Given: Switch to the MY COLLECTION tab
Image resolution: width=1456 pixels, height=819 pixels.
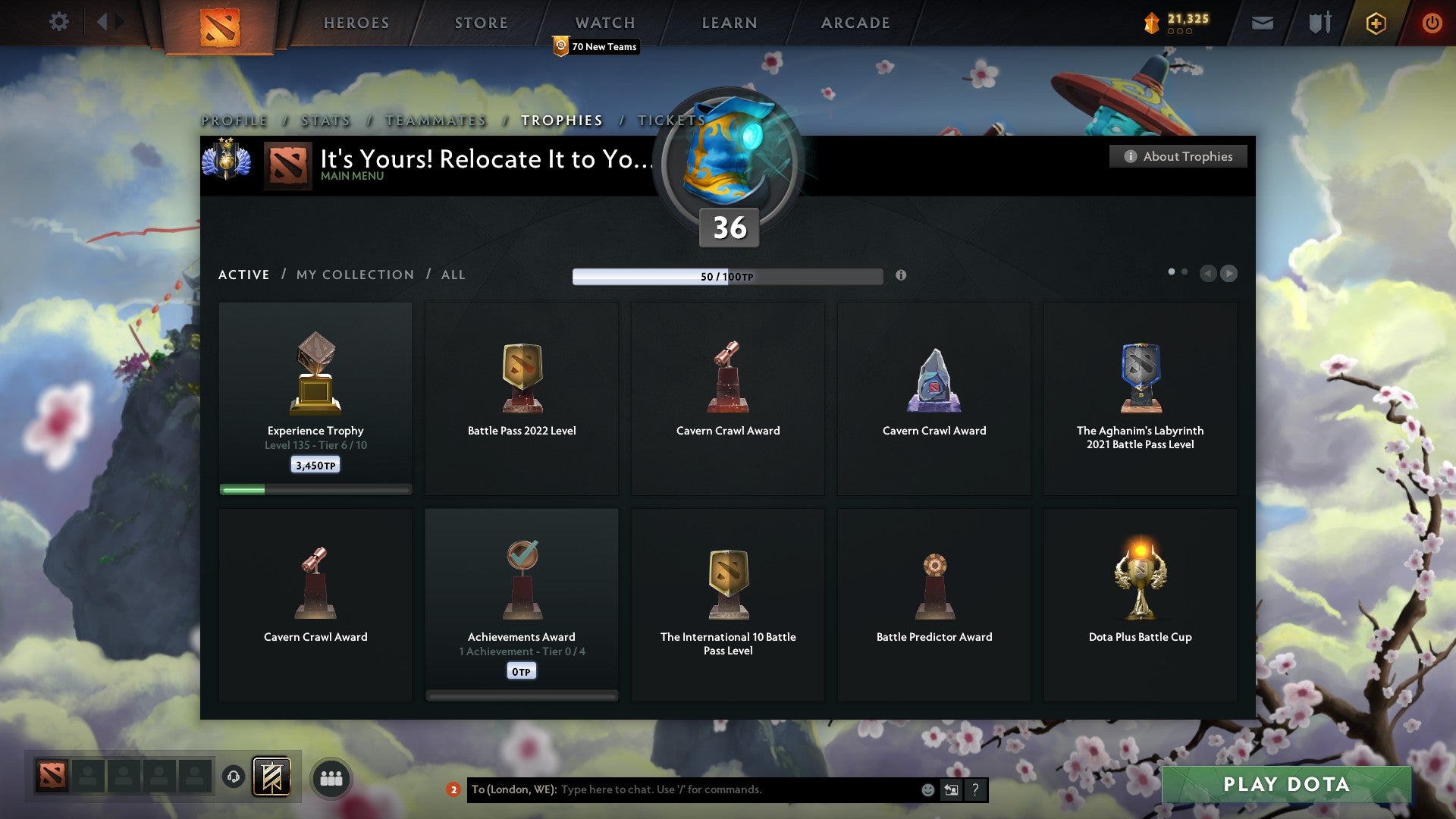Looking at the screenshot, I should [x=353, y=275].
